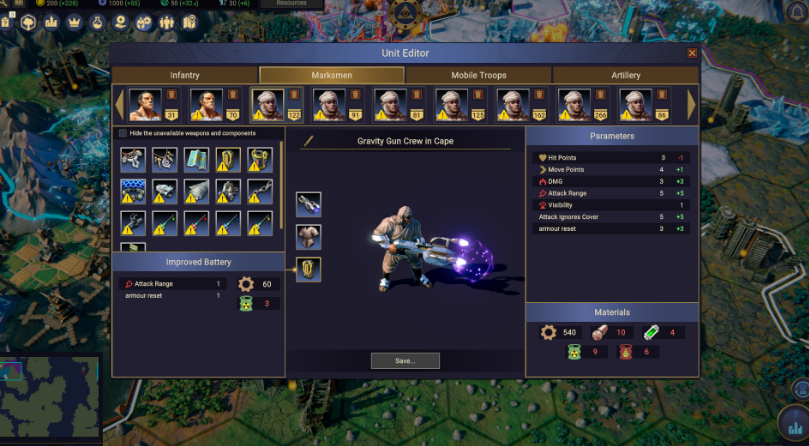Viewport: 809px width, 446px height.
Task: Show previous unit templates with left arrow
Action: click(x=120, y=104)
